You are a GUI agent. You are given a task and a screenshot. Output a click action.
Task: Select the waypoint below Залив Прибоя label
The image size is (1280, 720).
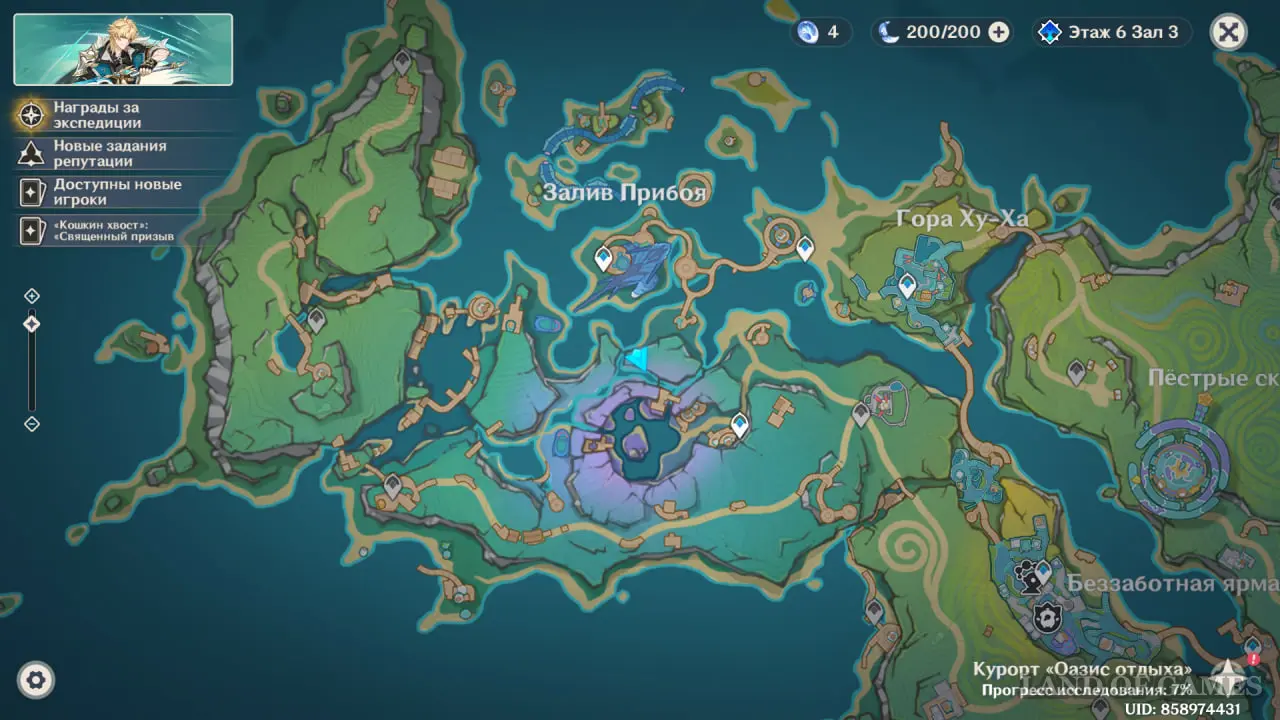tap(603, 259)
